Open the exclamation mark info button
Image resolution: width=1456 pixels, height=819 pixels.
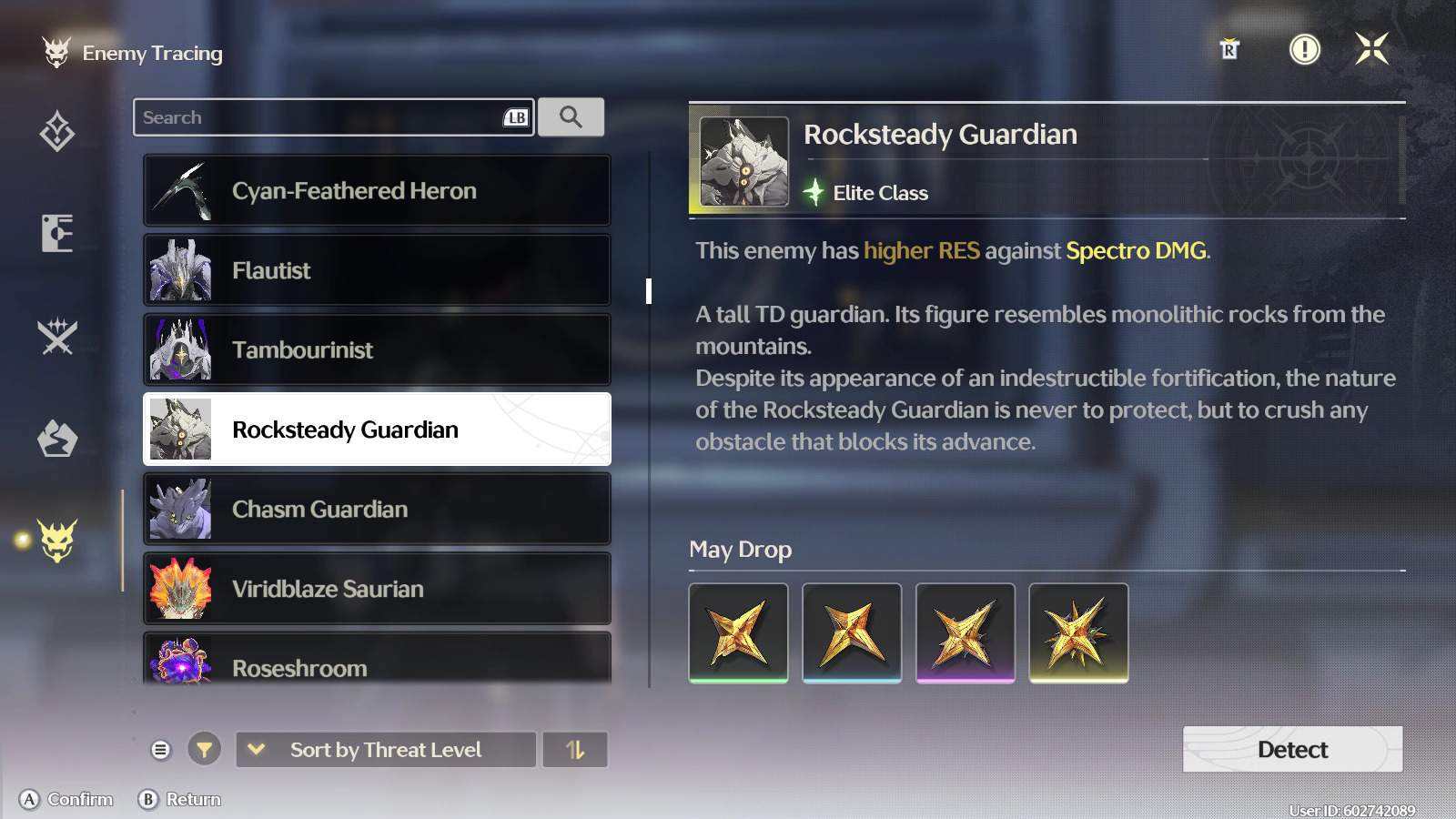point(1305,48)
